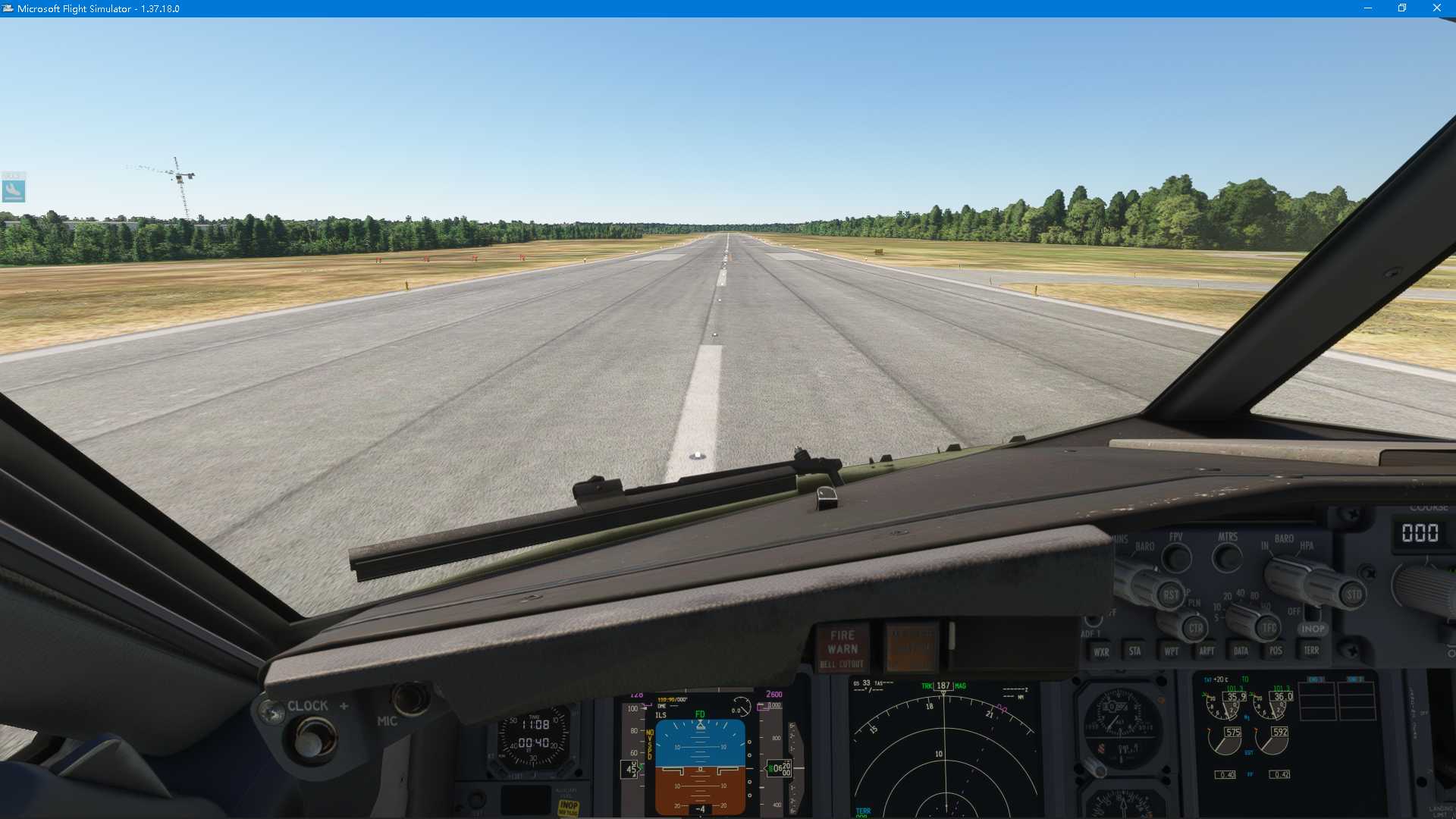This screenshot has width=1456, height=819.
Task: Click the Microsoft Flight Simulator title bar icon
Action: [x=8, y=8]
